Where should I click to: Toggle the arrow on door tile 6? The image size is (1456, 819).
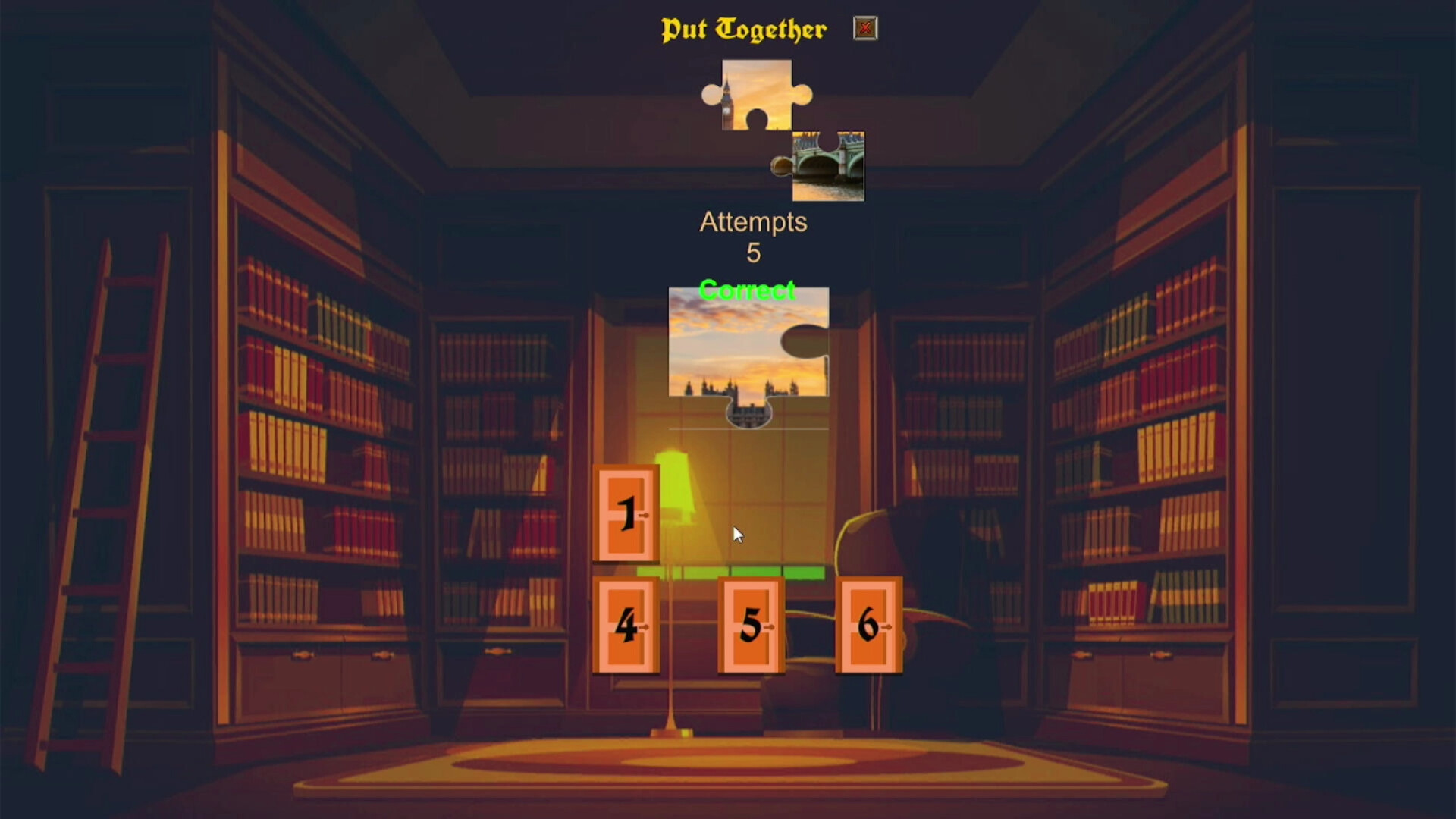[x=889, y=626]
